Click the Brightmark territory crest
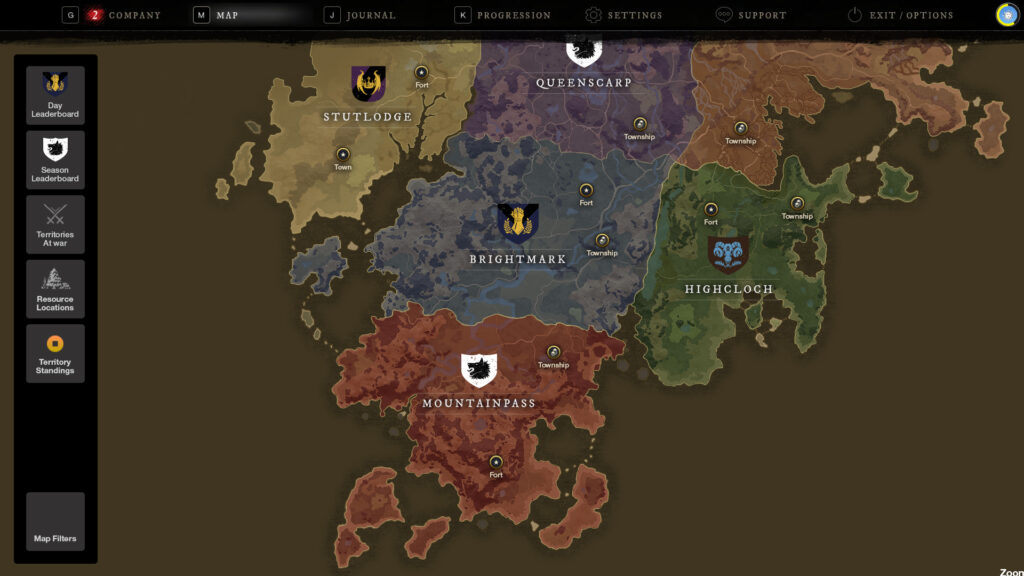 pos(518,224)
